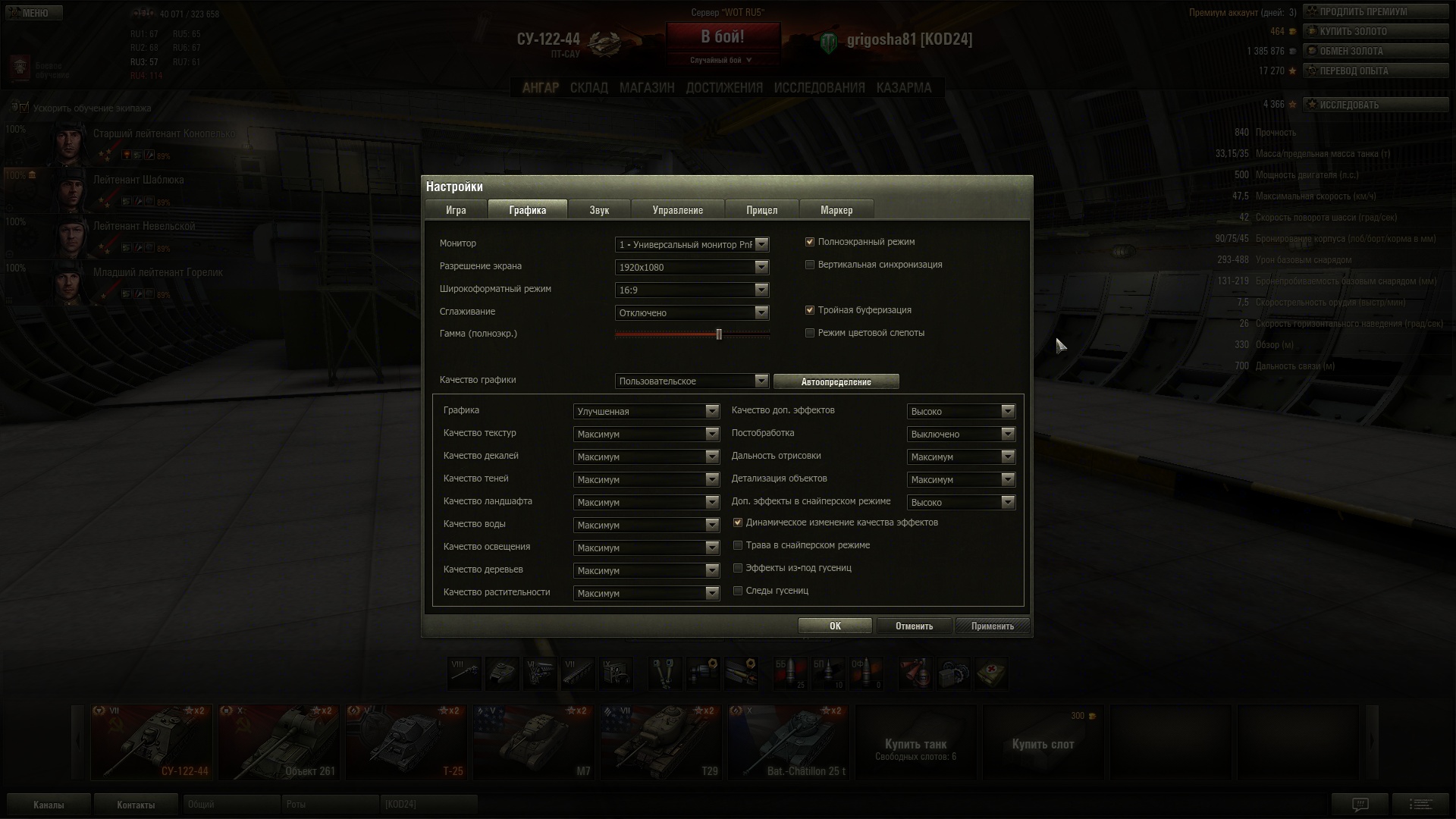Image resolution: width=1456 pixels, height=819 pixels.
Task: Click the Отменить button
Action: point(914,626)
